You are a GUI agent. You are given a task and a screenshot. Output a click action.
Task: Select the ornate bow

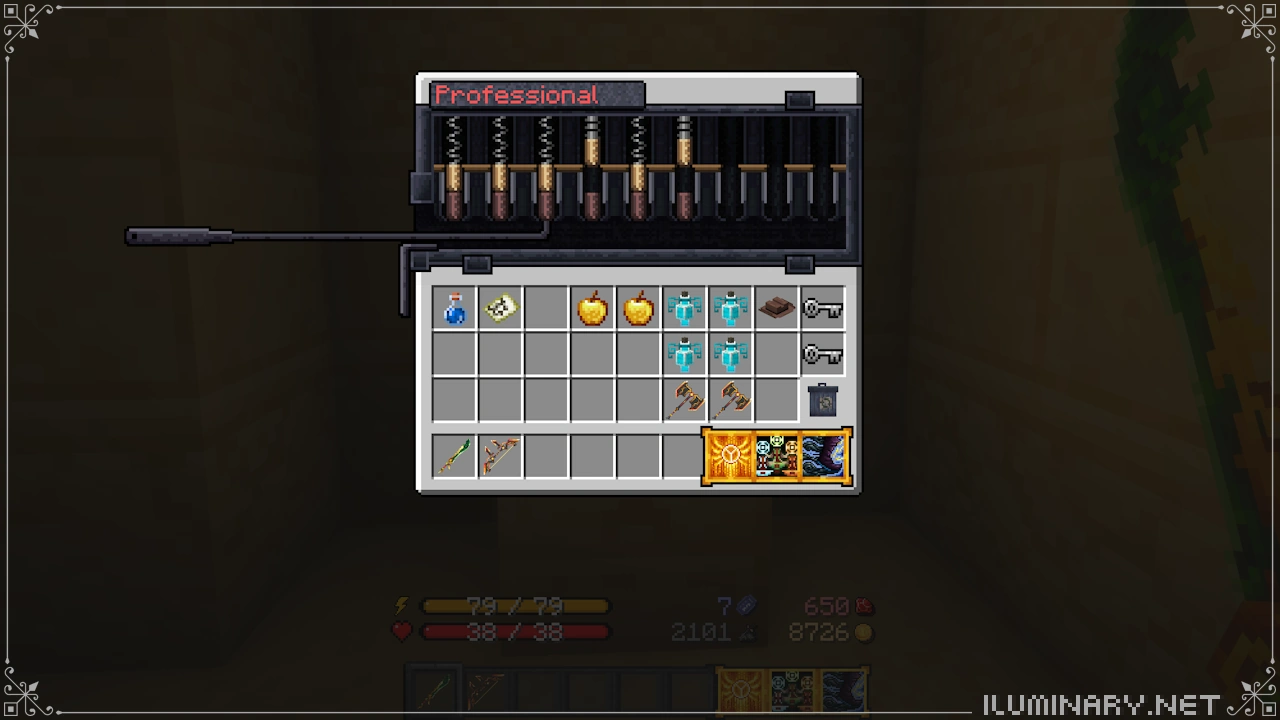(x=499, y=455)
